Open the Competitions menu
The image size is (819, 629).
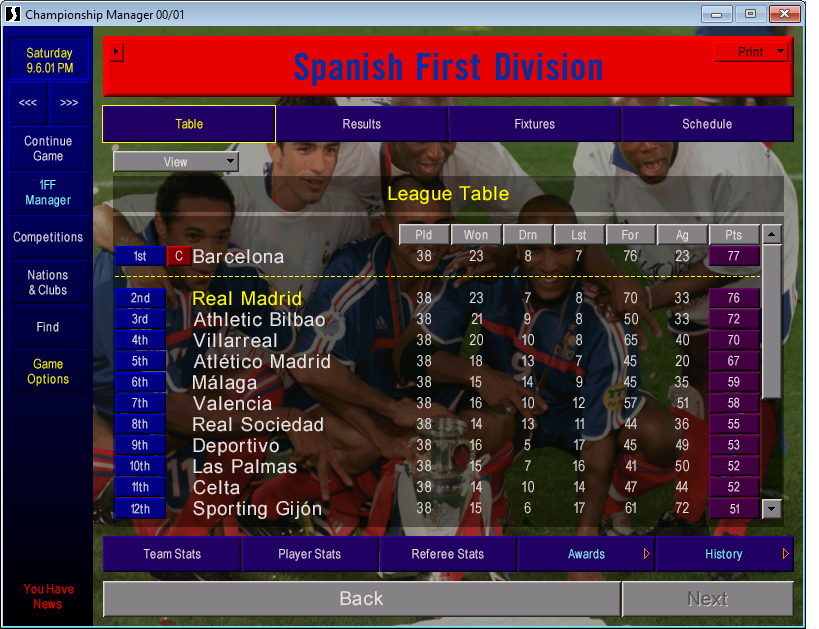tap(48, 238)
